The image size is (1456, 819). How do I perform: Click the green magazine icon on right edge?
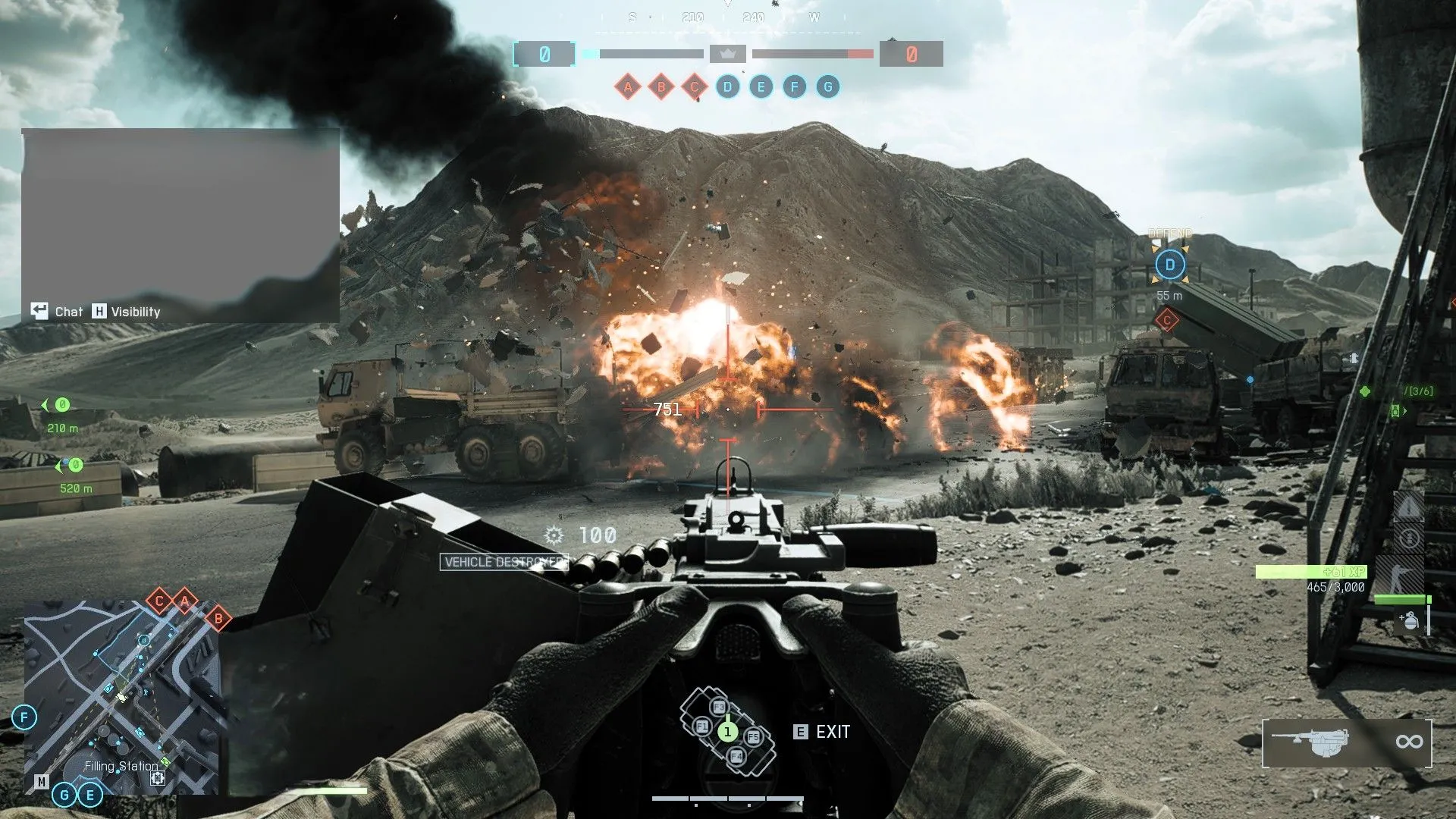(1395, 411)
